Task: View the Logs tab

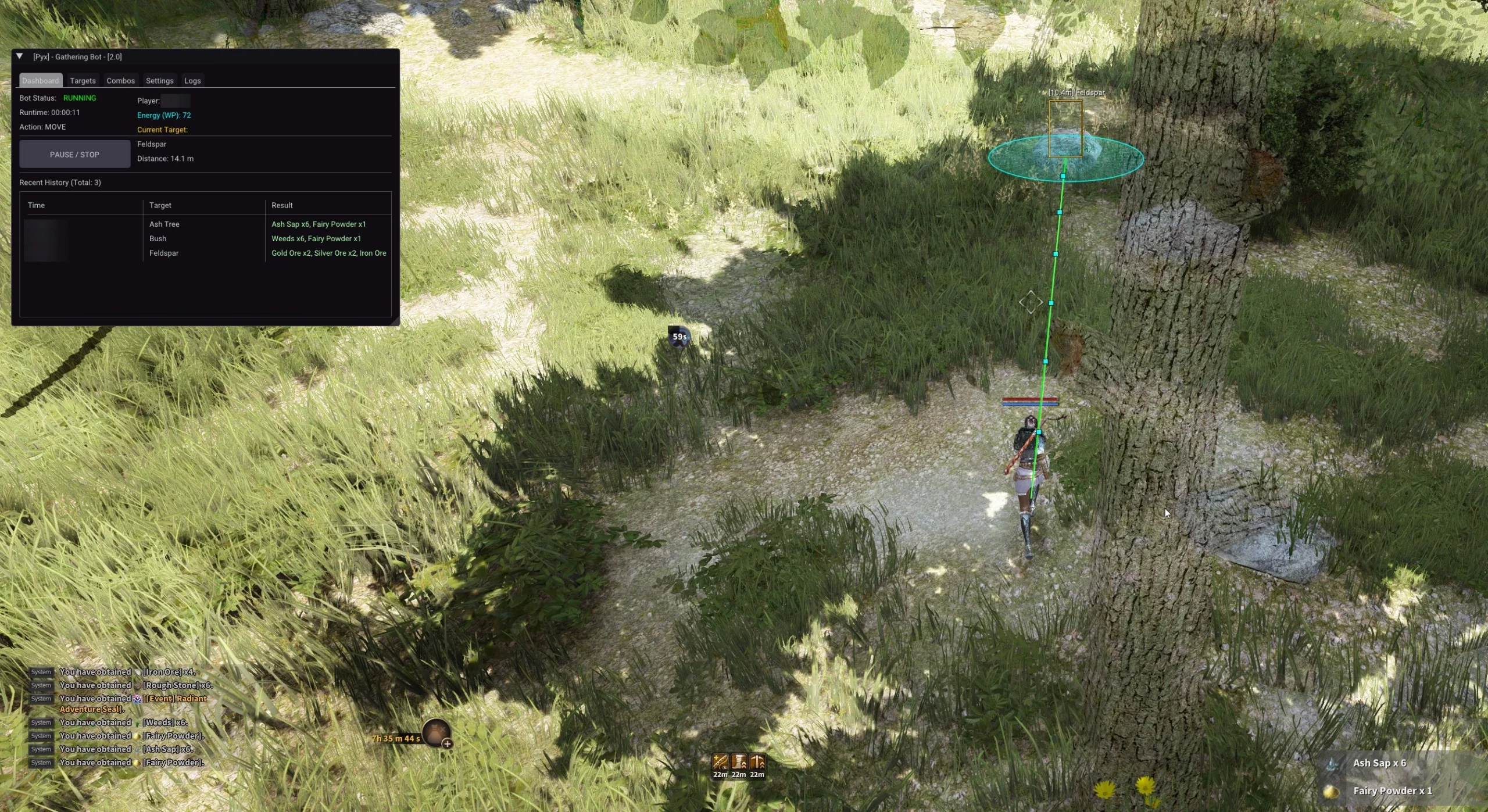Action: (x=192, y=80)
